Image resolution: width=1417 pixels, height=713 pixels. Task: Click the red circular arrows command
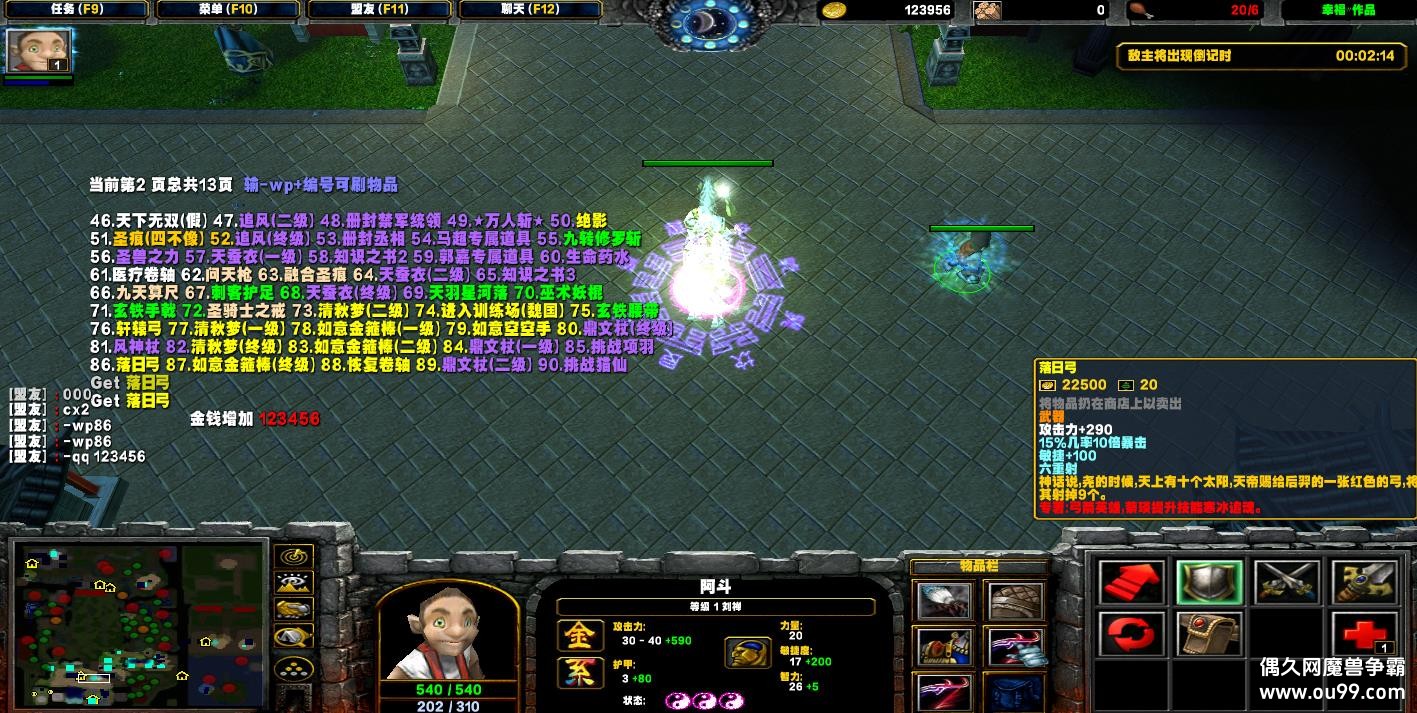(1132, 635)
